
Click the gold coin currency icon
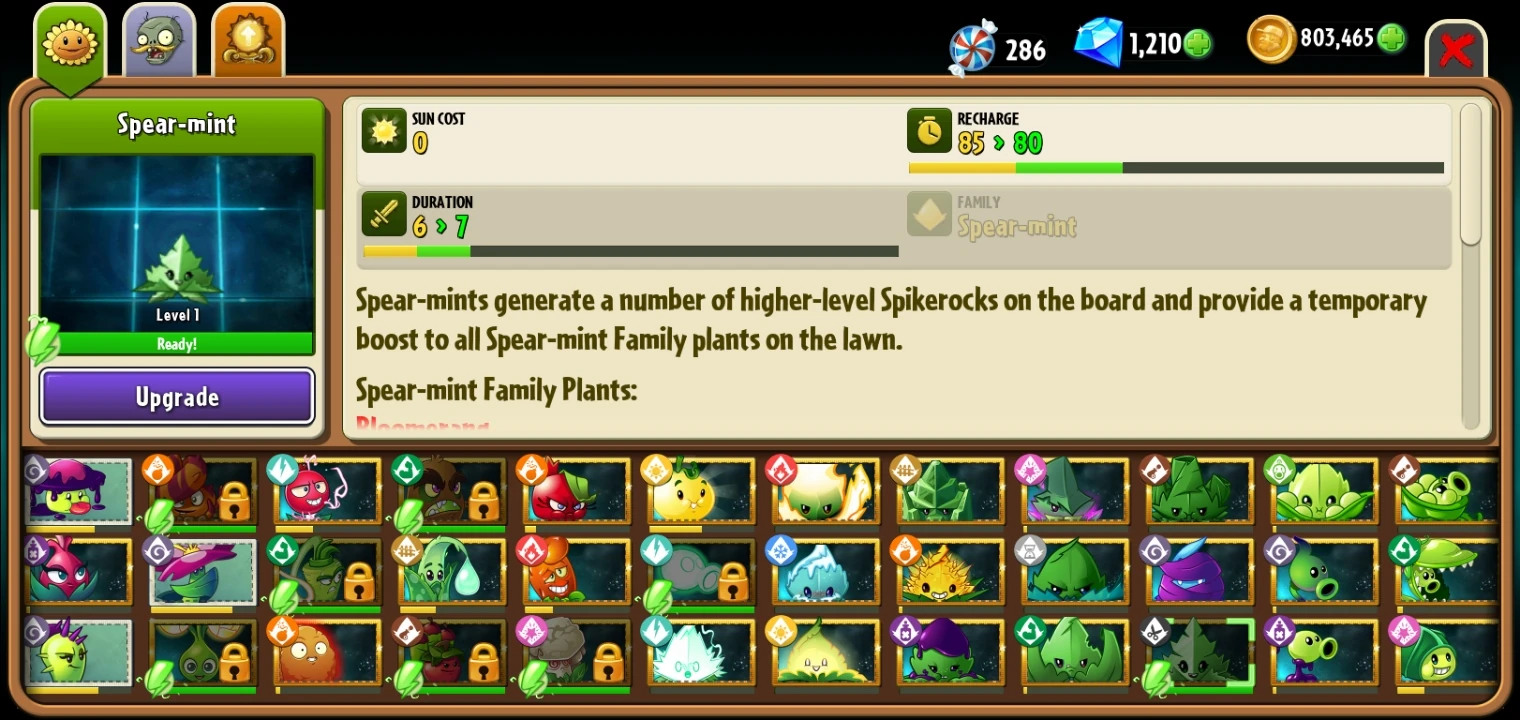pos(1270,43)
